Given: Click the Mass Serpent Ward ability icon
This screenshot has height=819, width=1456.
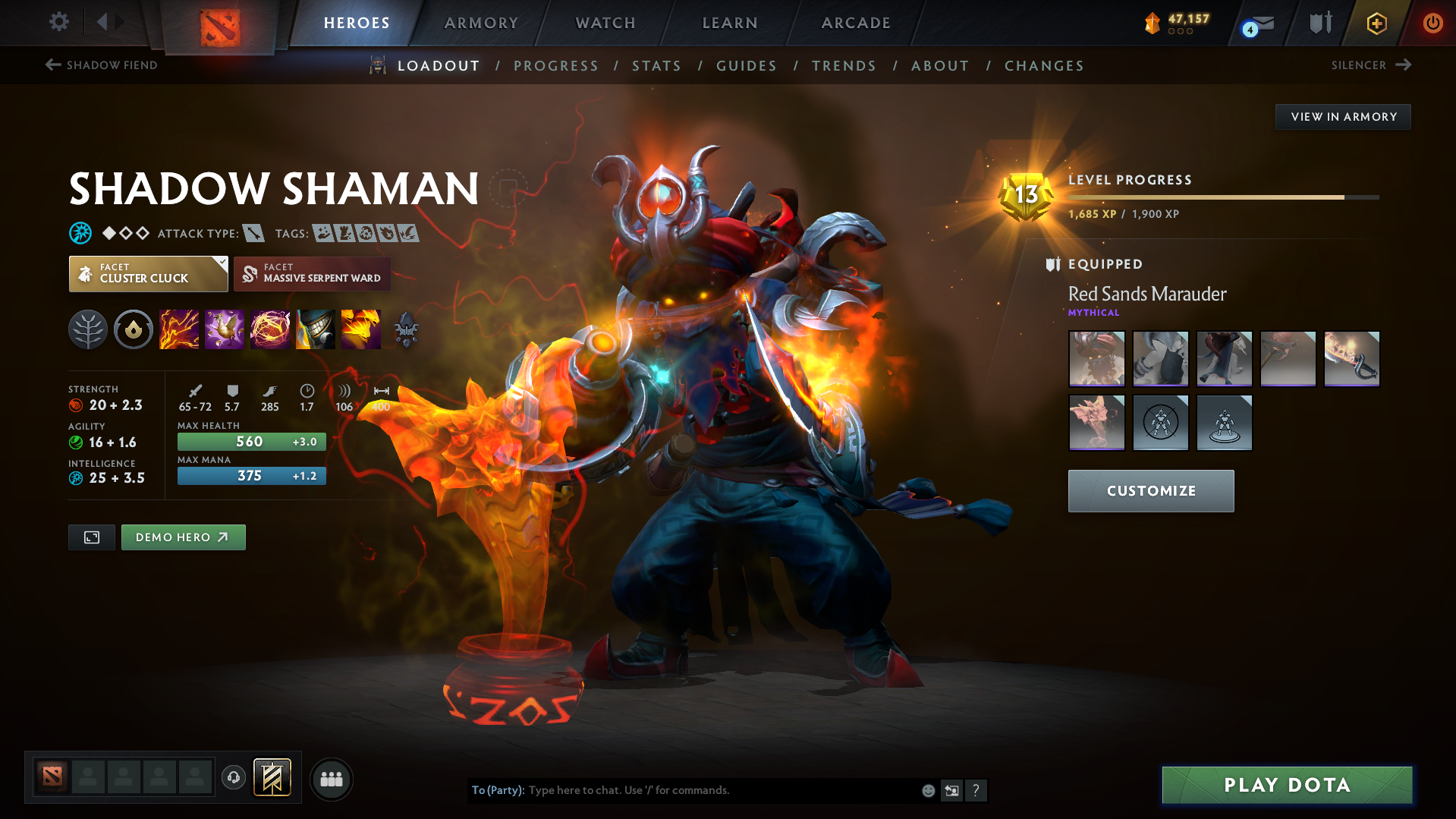Looking at the screenshot, I should pyautogui.click(x=361, y=329).
